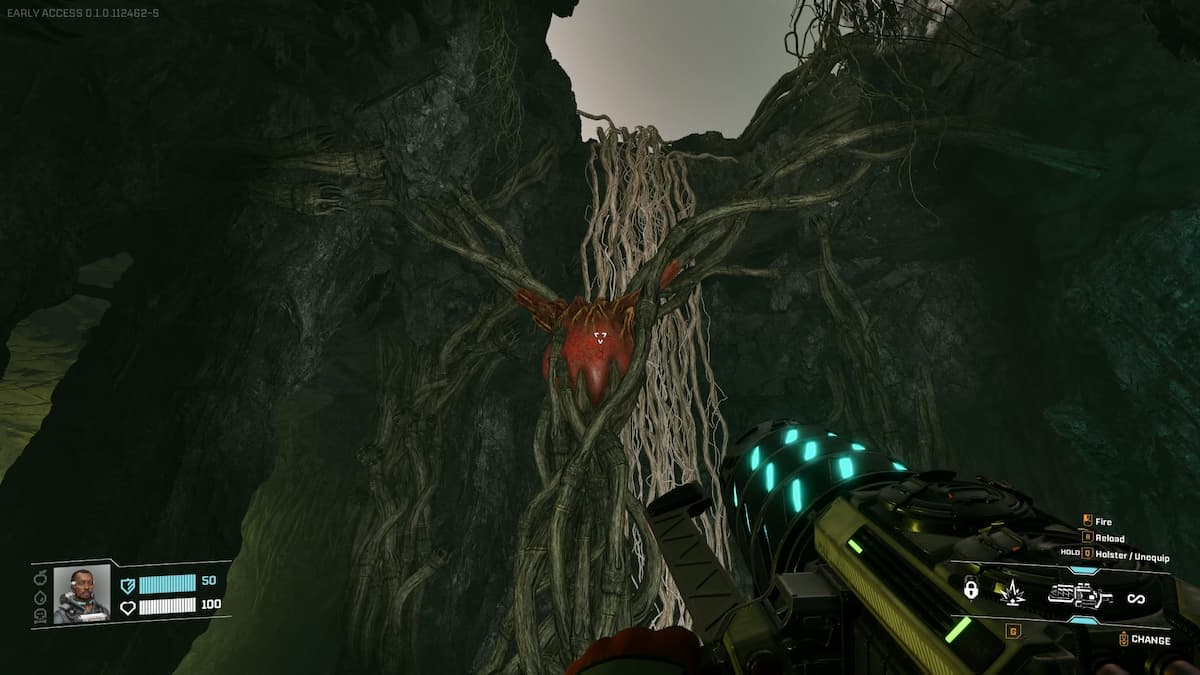
Task: Click the player character portrait
Action: 81,594
